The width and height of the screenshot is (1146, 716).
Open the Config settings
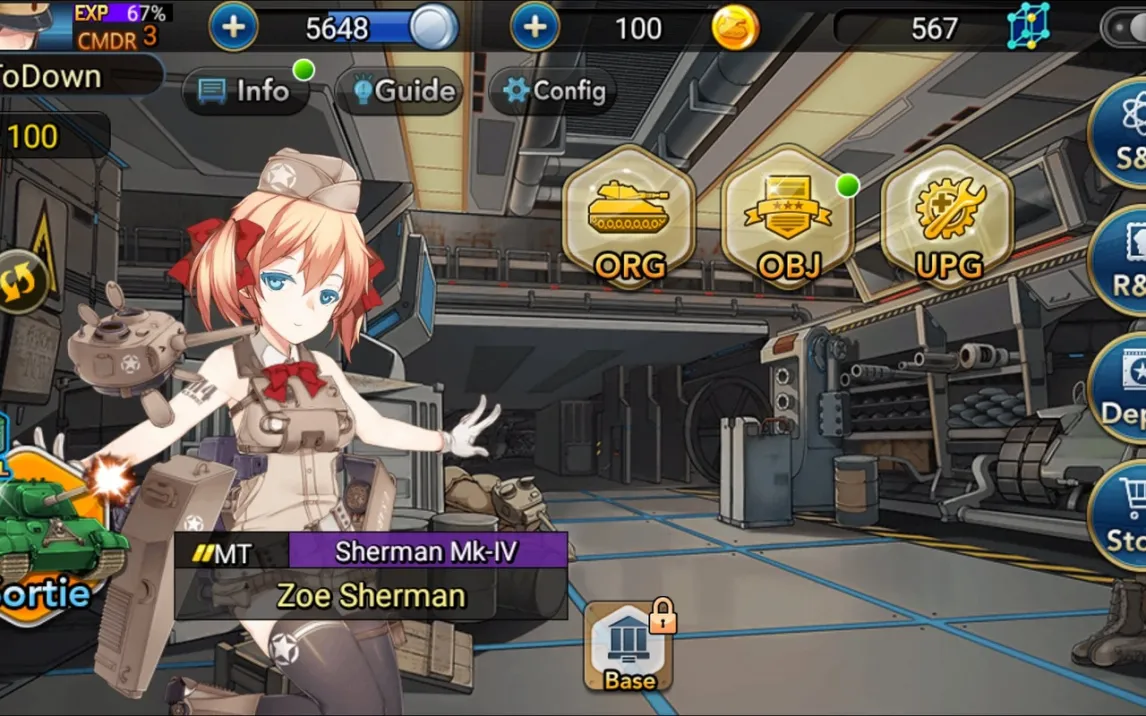(x=555, y=91)
